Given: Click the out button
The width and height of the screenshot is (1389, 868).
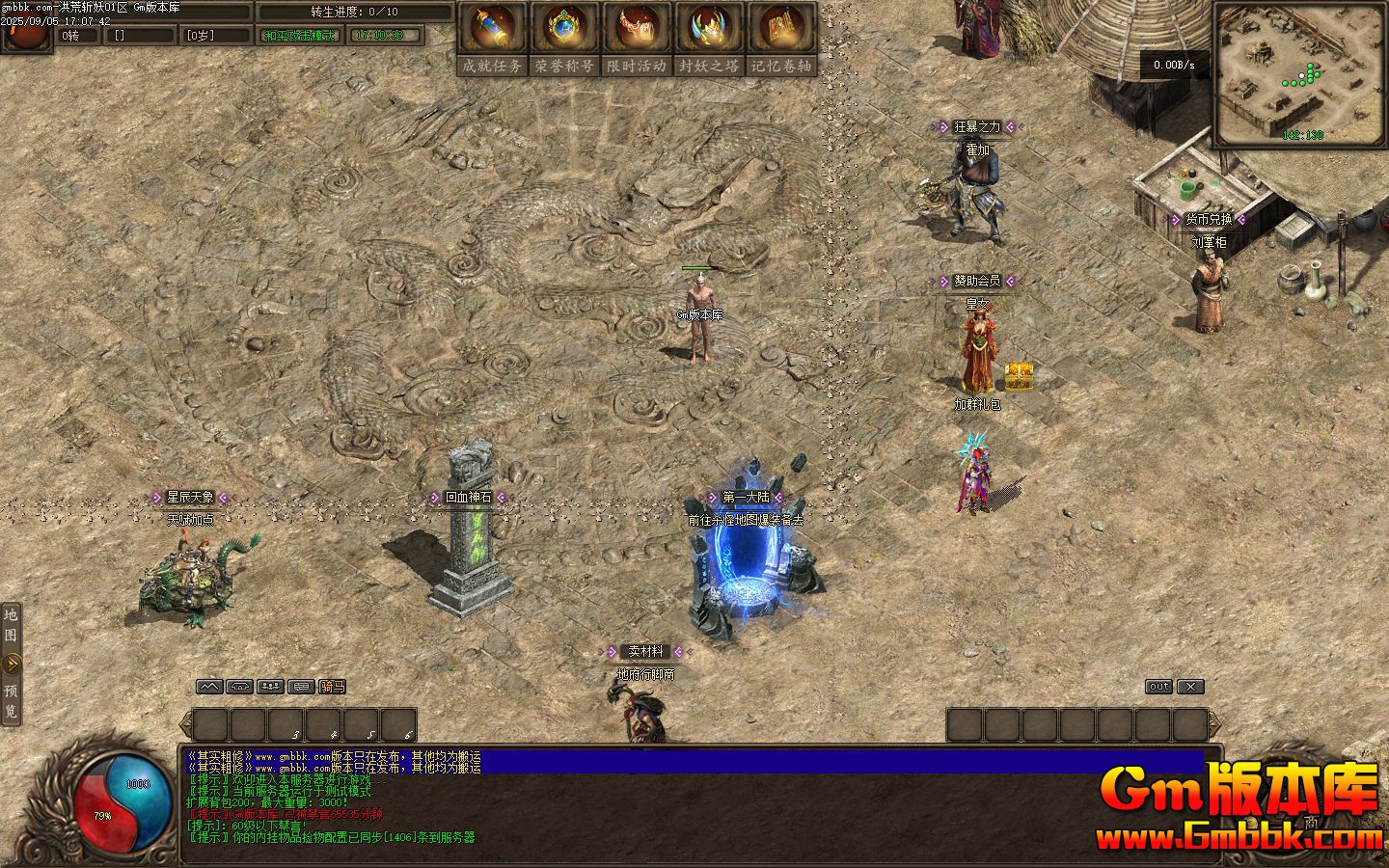Looking at the screenshot, I should click(1158, 687).
